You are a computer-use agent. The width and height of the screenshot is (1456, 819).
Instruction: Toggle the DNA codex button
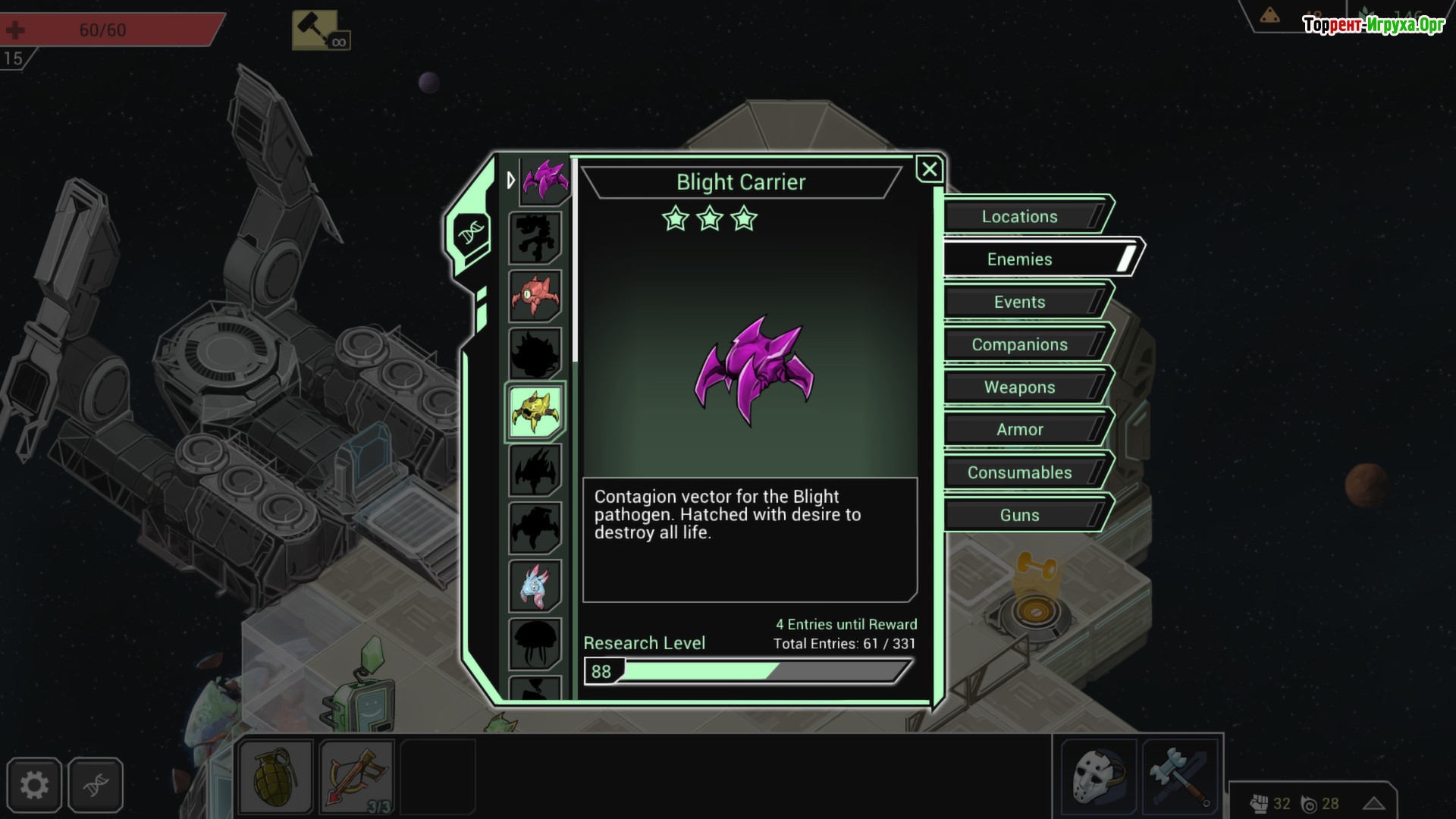point(96,785)
